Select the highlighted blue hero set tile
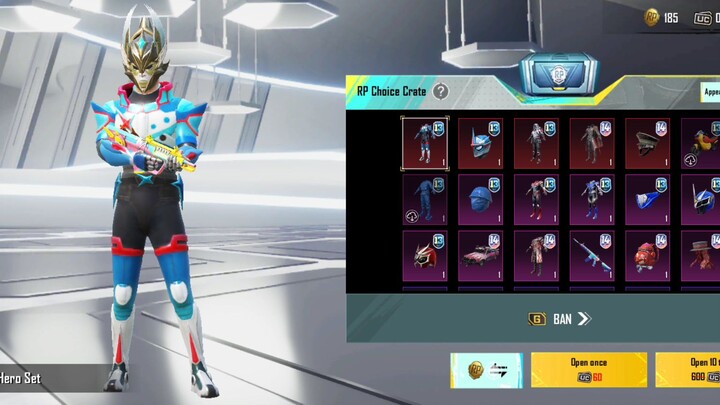 (x=425, y=142)
